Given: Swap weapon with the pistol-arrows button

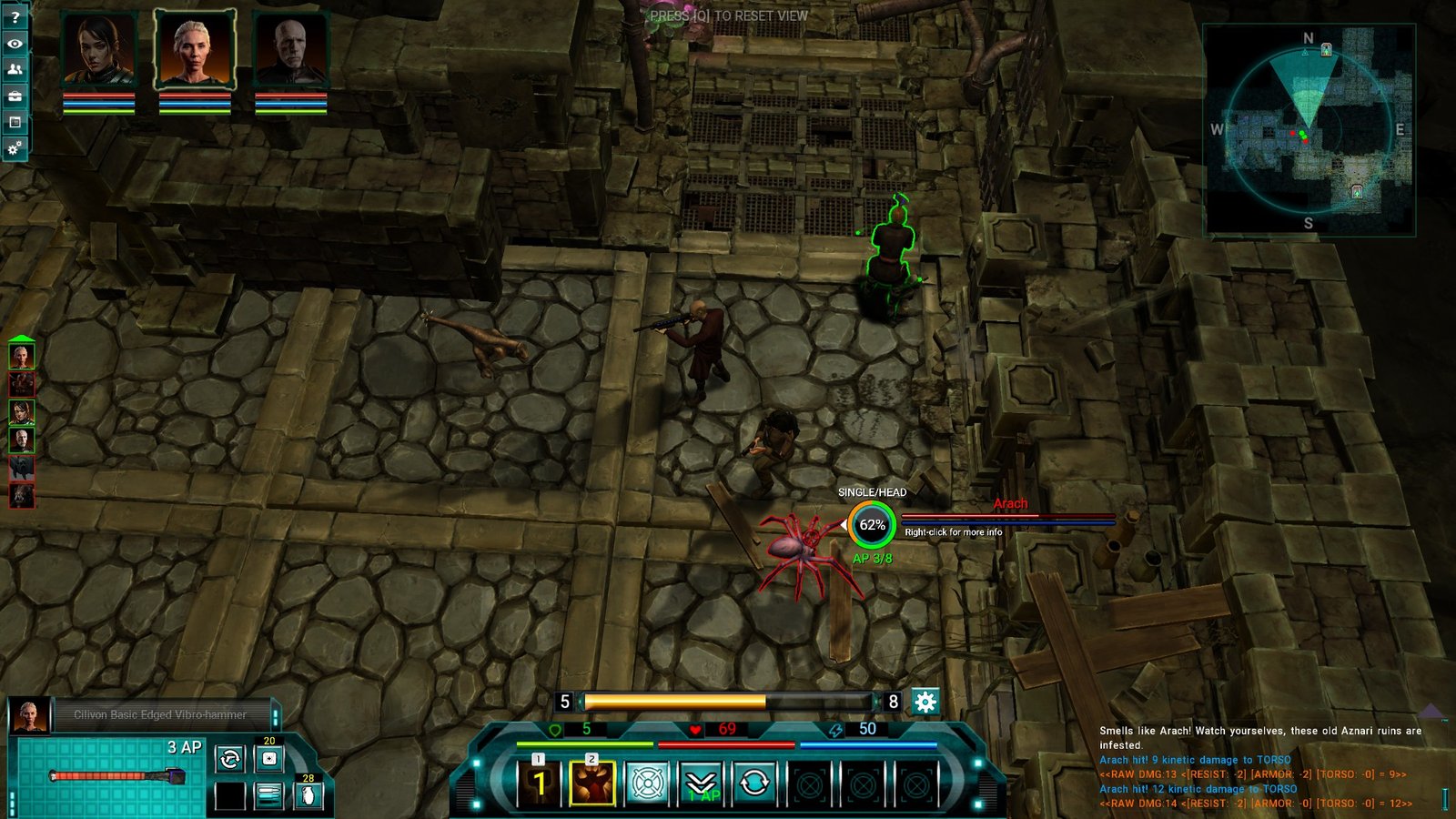Looking at the screenshot, I should 230,758.
